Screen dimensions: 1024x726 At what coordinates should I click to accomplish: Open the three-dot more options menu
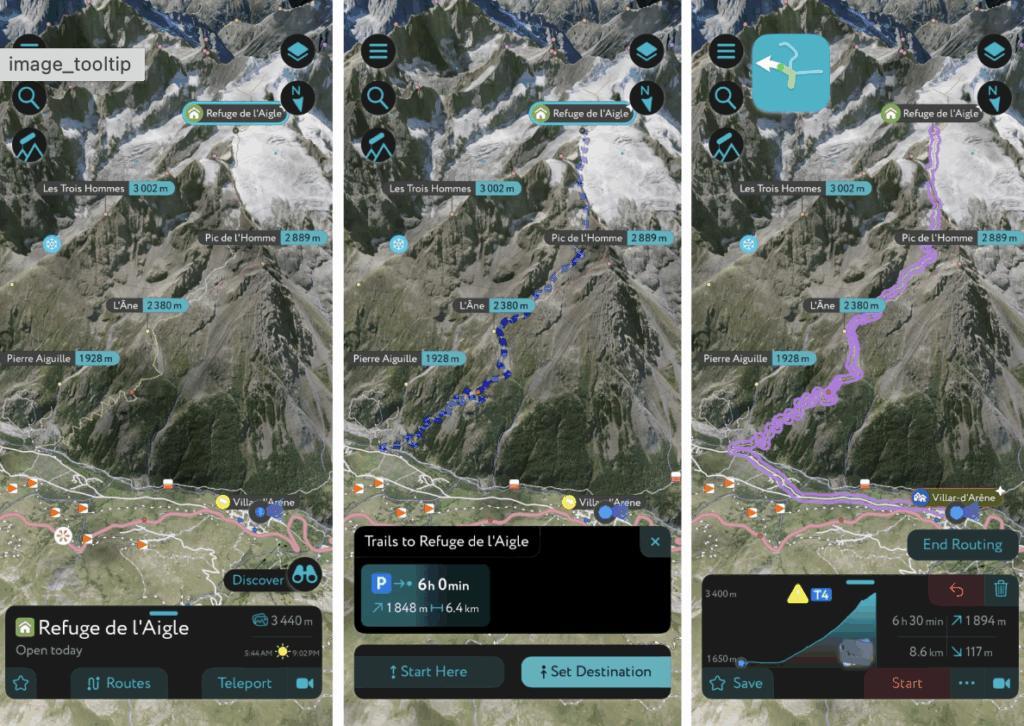966,683
